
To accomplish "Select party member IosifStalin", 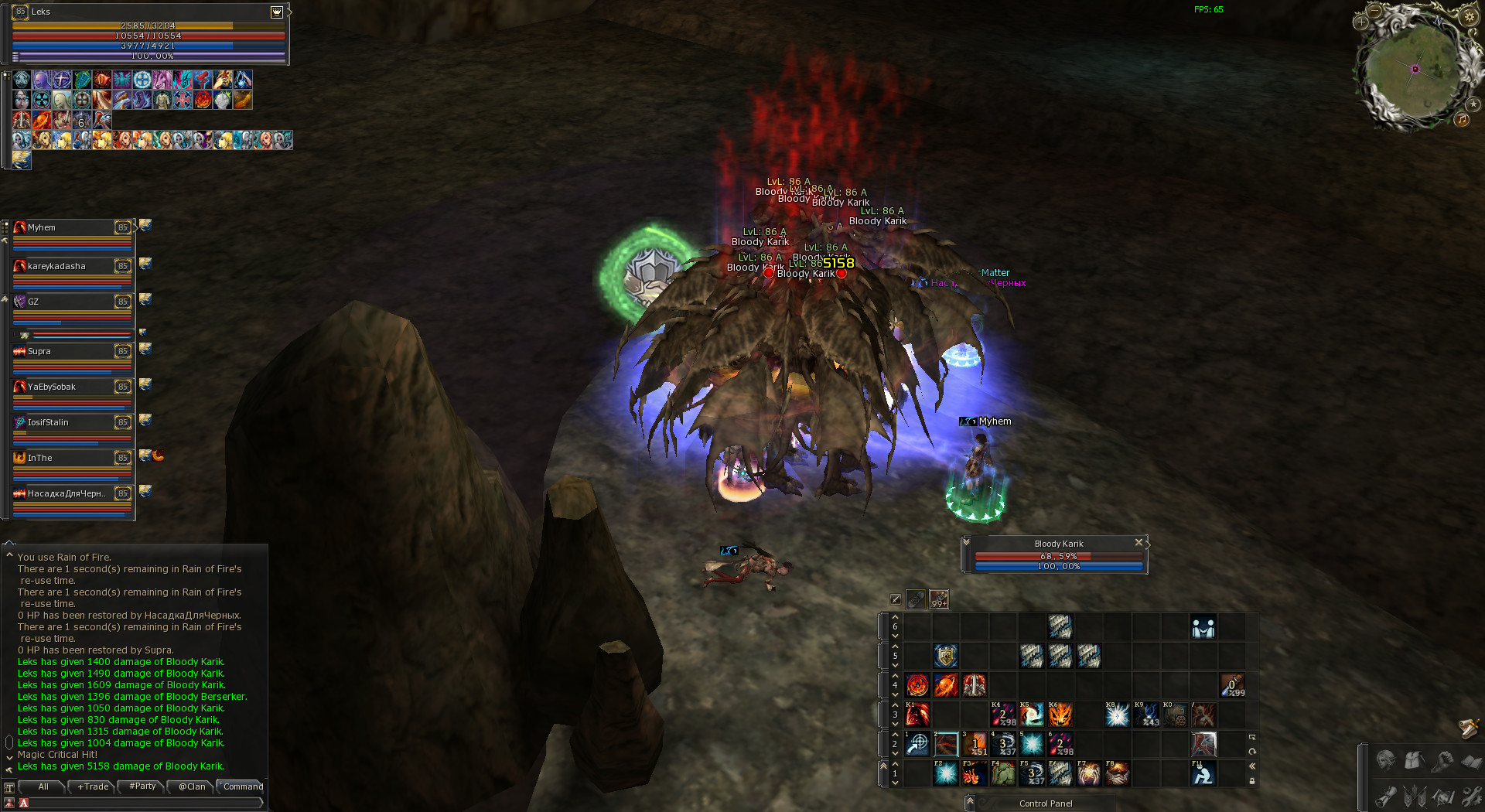I will click(71, 423).
